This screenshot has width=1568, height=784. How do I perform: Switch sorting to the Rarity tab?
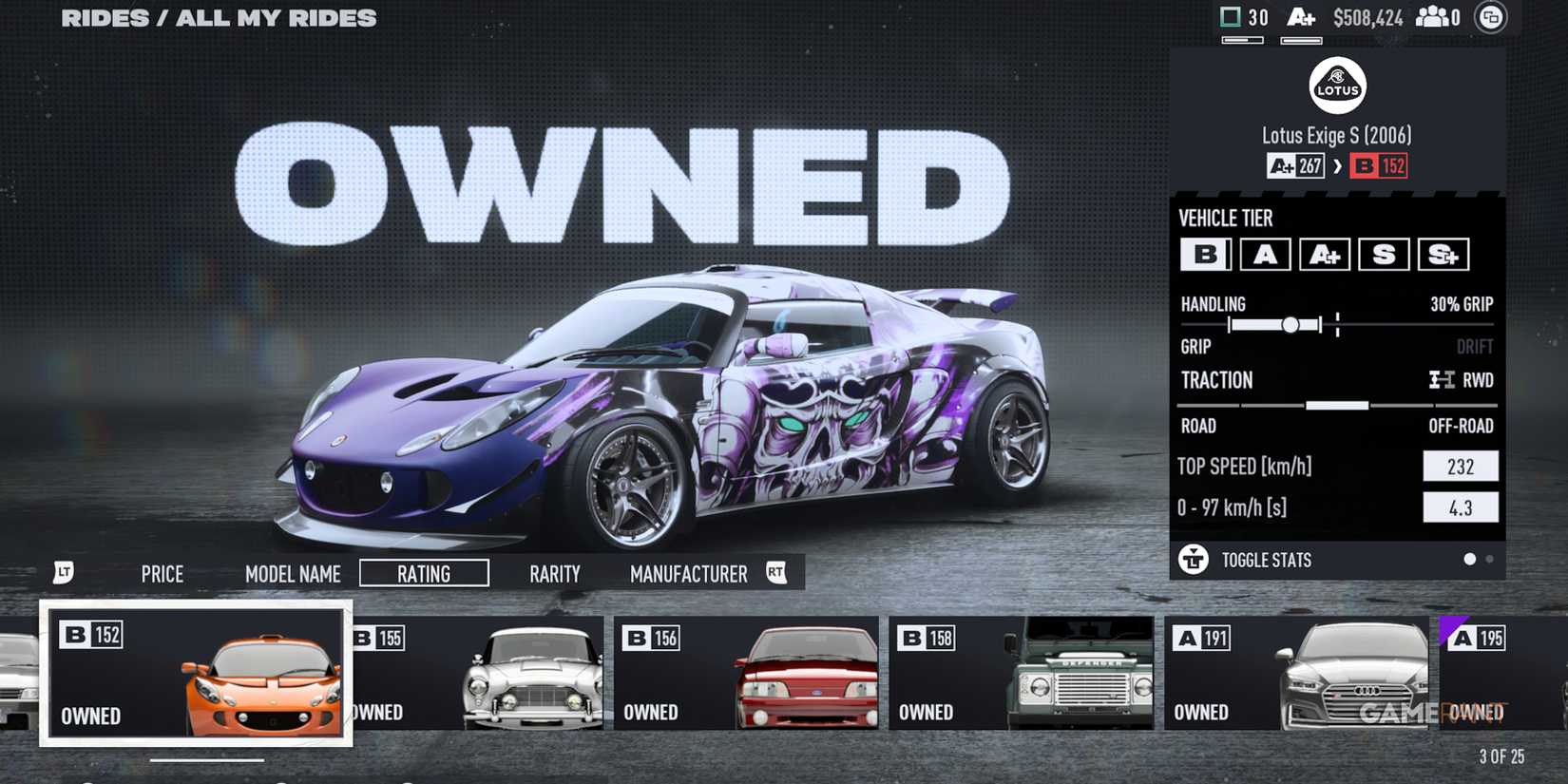pyautogui.click(x=555, y=573)
